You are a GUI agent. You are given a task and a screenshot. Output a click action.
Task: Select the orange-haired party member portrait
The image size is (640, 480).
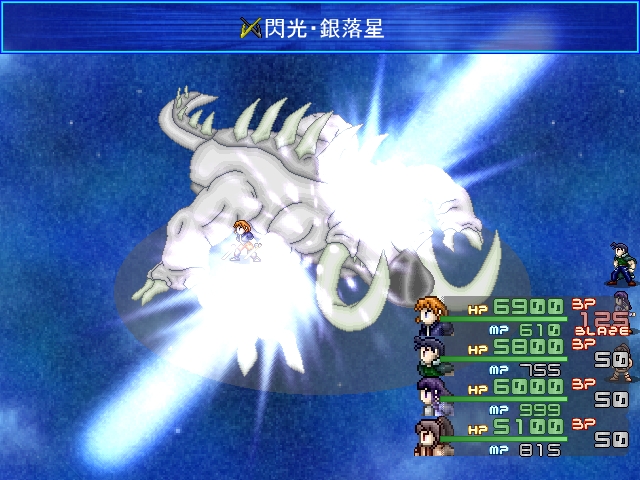coord(432,314)
